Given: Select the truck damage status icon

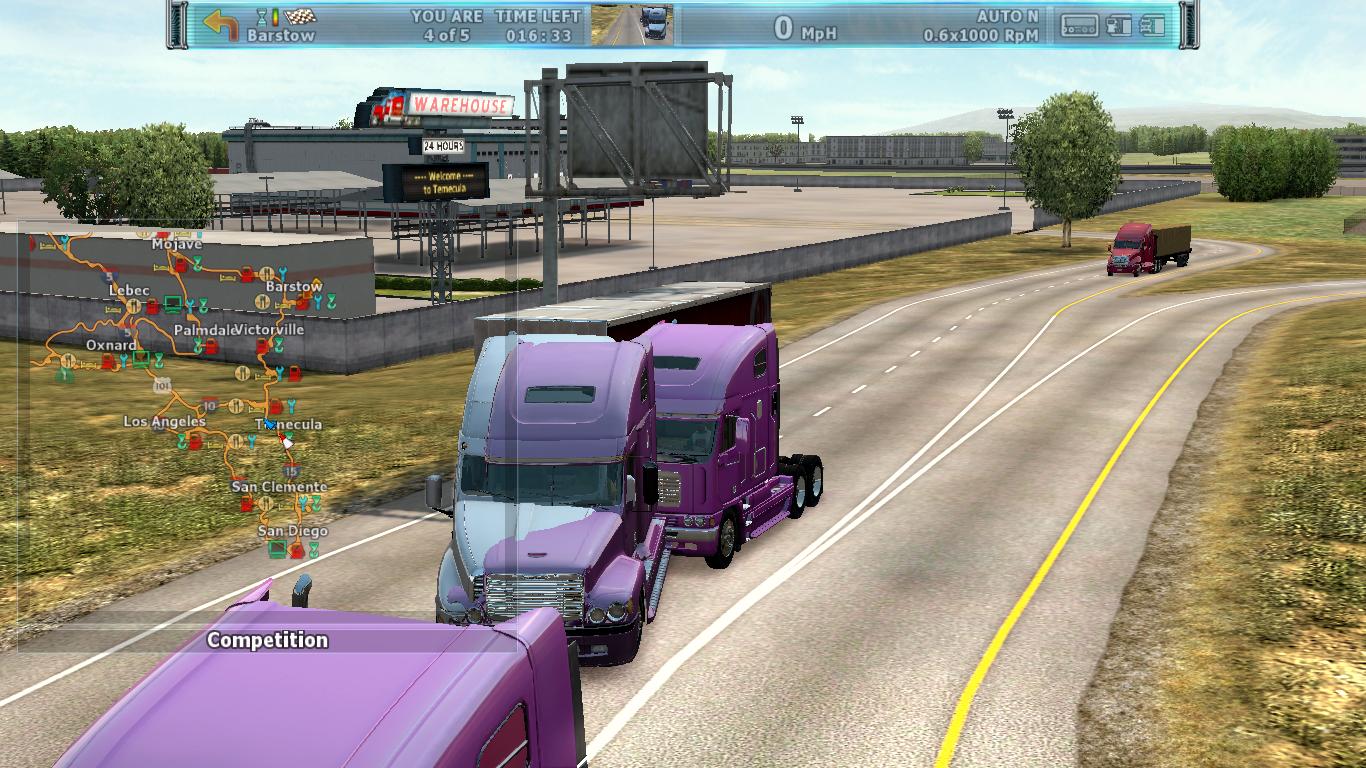Looking at the screenshot, I should point(1152,26).
